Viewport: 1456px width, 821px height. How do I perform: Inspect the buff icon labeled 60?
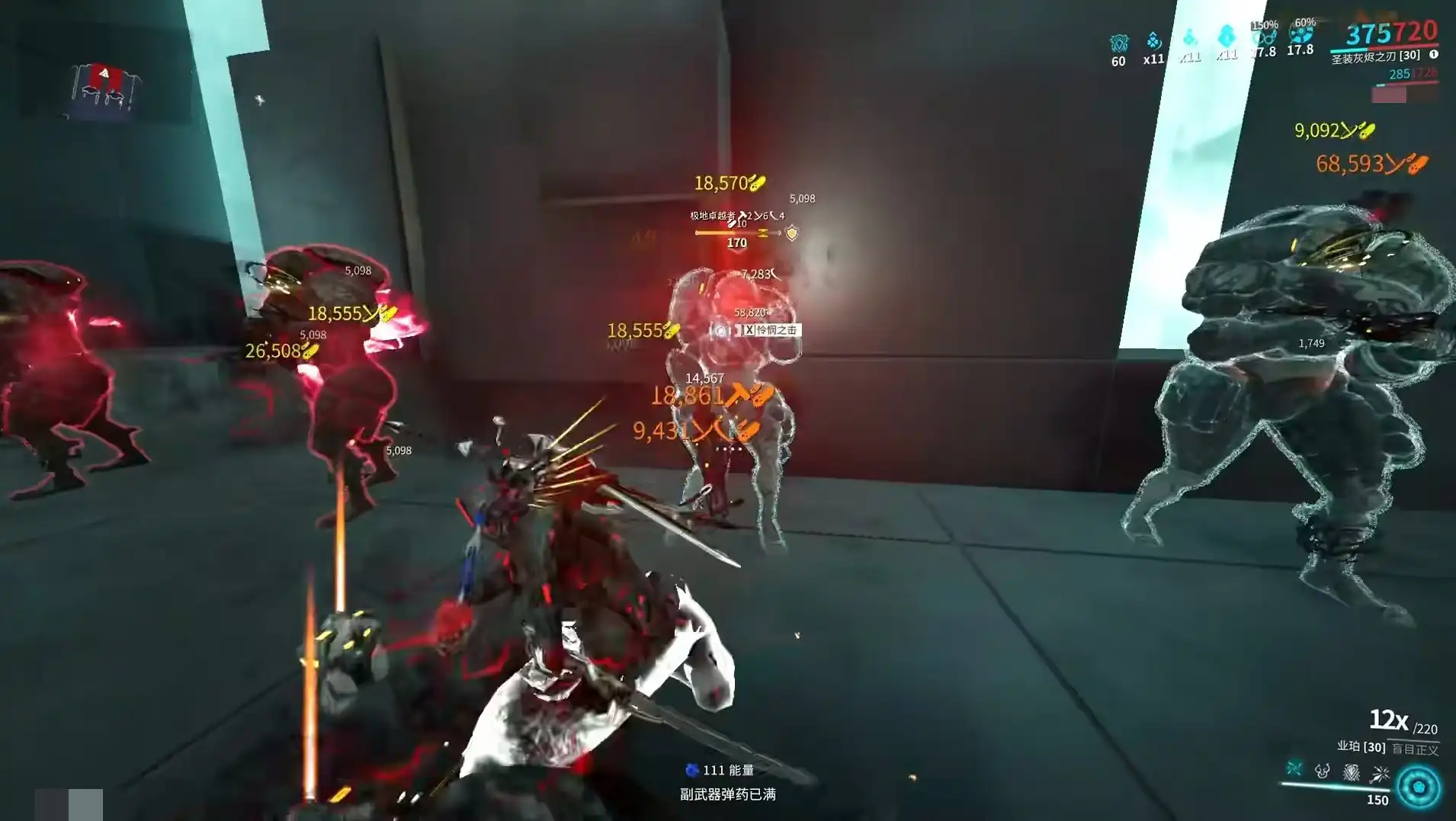[1118, 43]
